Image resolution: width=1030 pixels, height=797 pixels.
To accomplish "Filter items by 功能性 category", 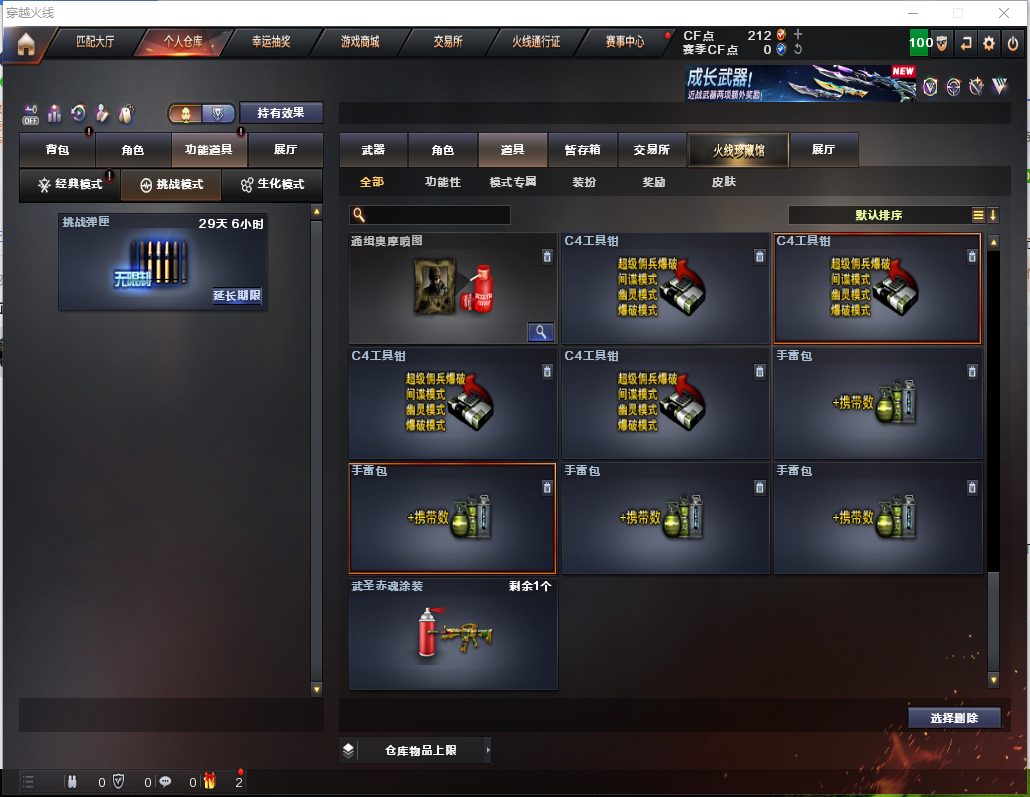I will (443, 182).
